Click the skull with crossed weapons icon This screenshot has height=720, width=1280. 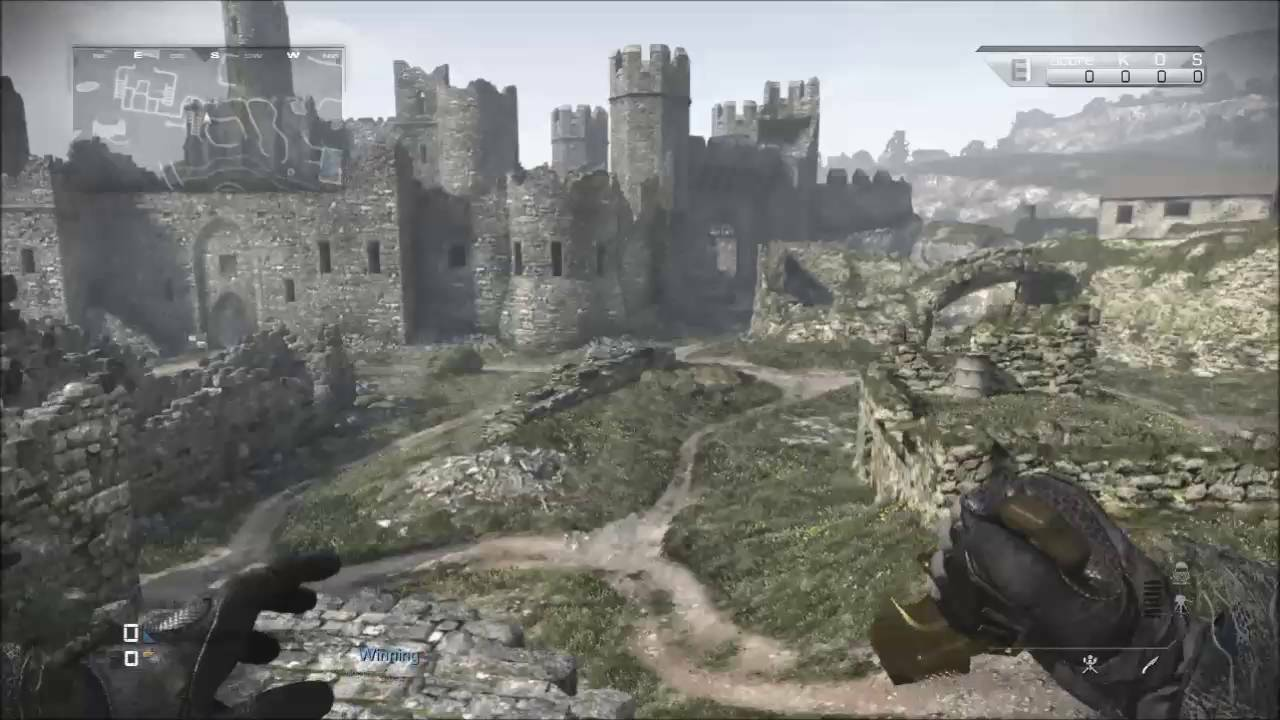pos(1090,665)
